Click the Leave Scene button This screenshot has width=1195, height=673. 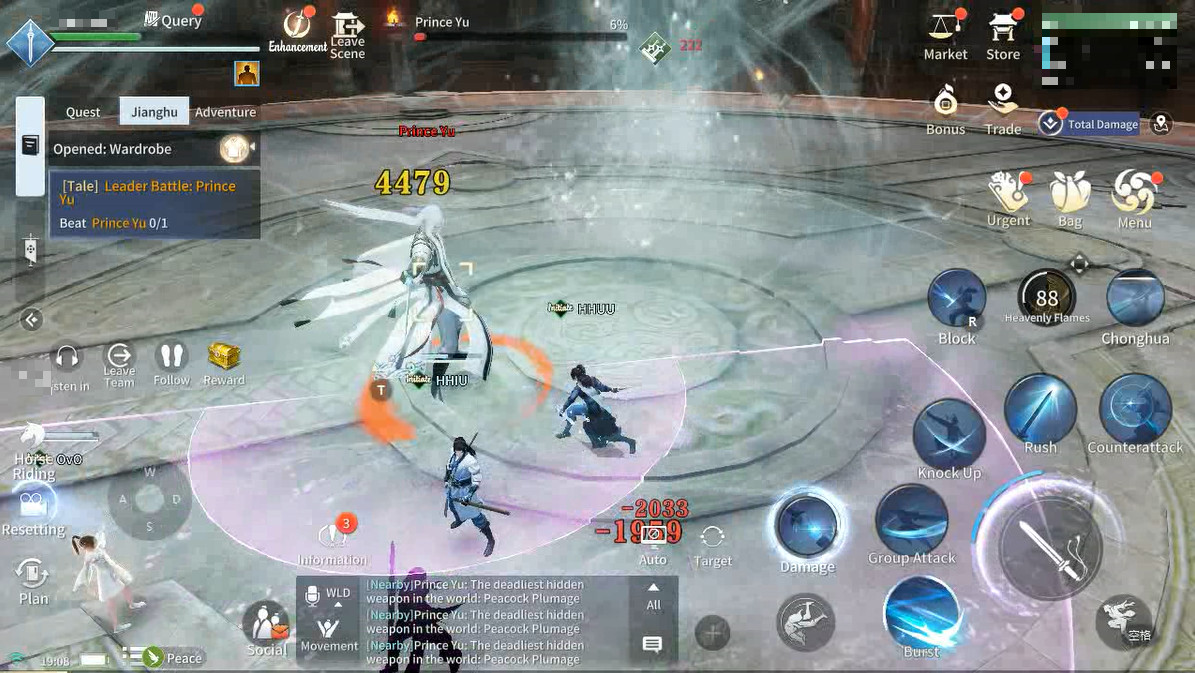pos(348,35)
